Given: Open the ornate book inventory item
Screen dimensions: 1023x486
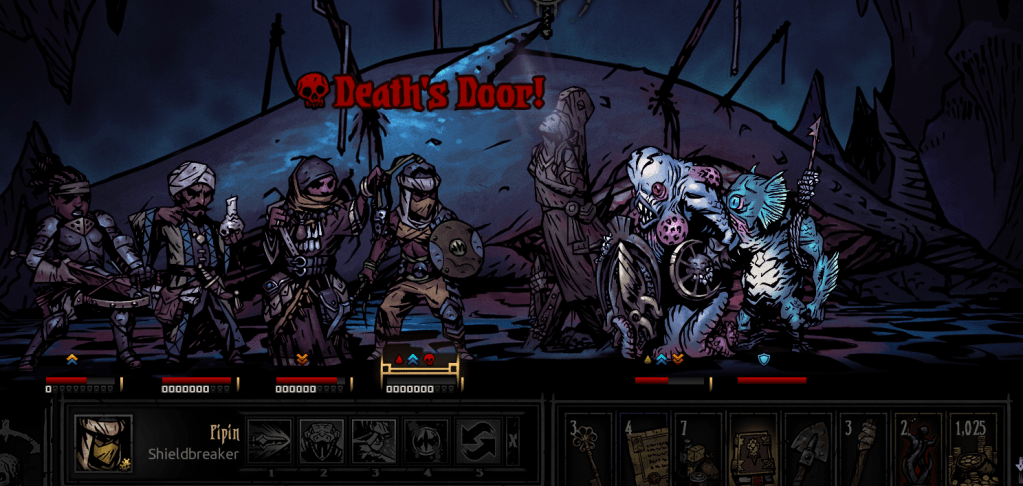Looking at the screenshot, I should [753, 450].
